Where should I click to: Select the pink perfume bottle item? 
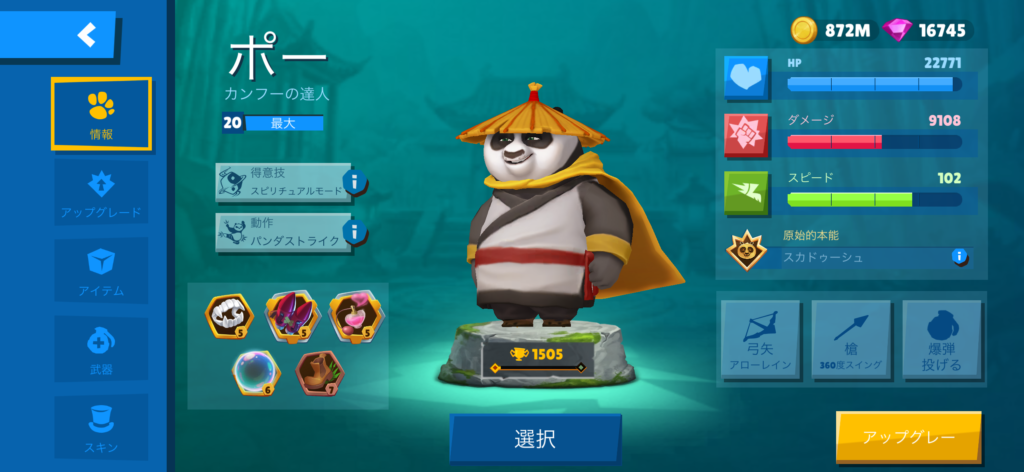tap(352, 314)
